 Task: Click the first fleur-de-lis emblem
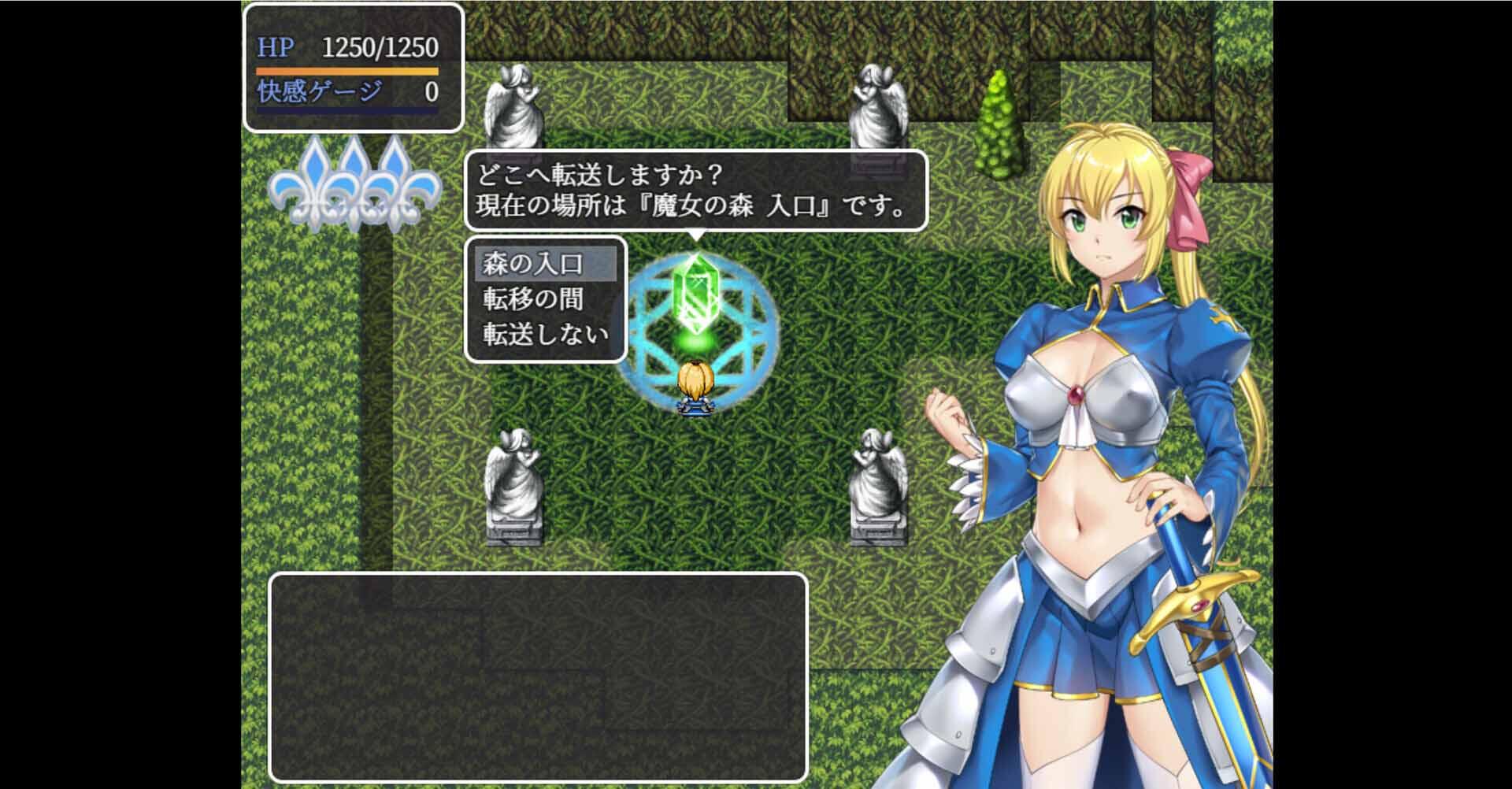313,189
